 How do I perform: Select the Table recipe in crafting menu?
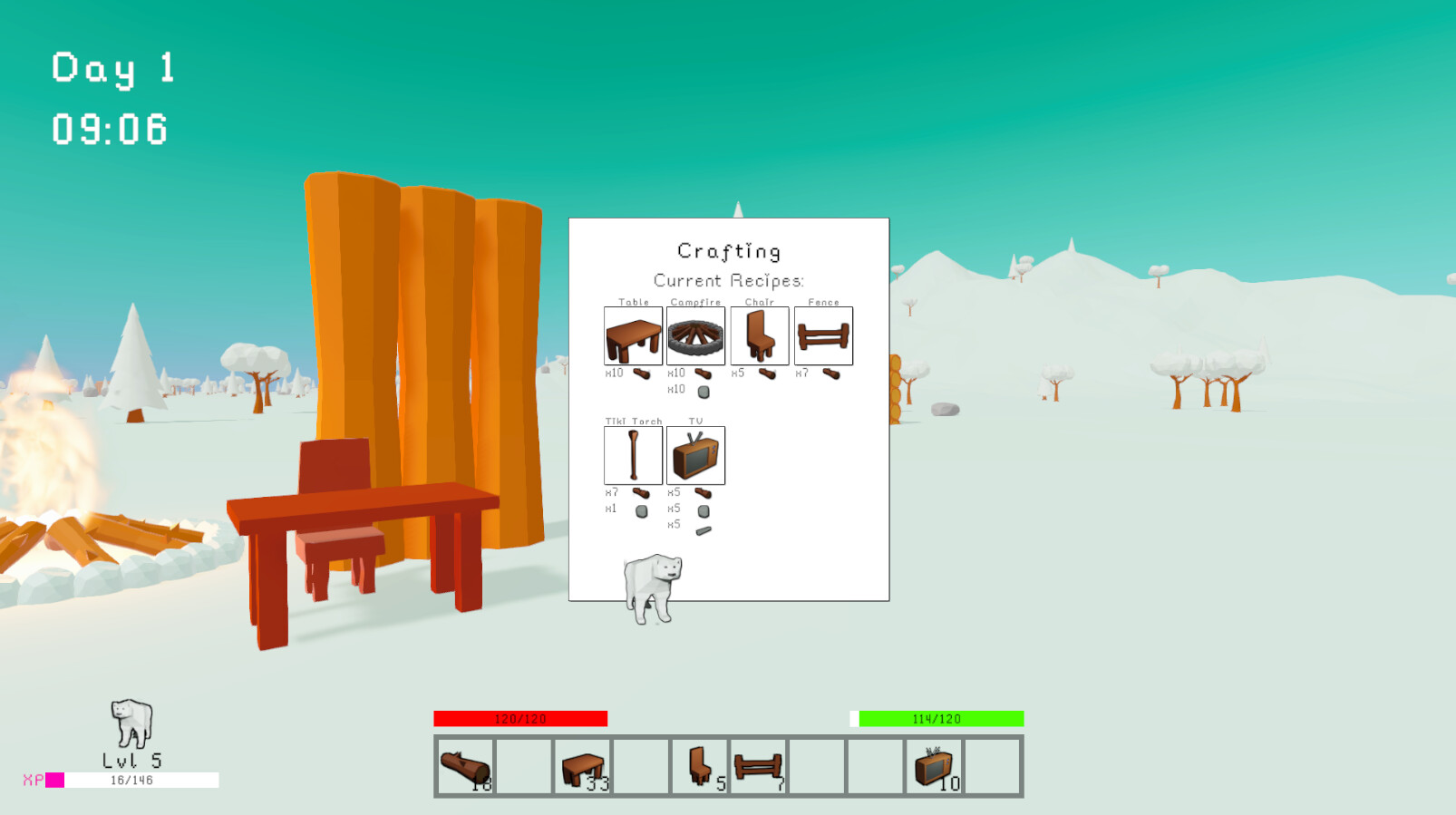pyautogui.click(x=632, y=335)
